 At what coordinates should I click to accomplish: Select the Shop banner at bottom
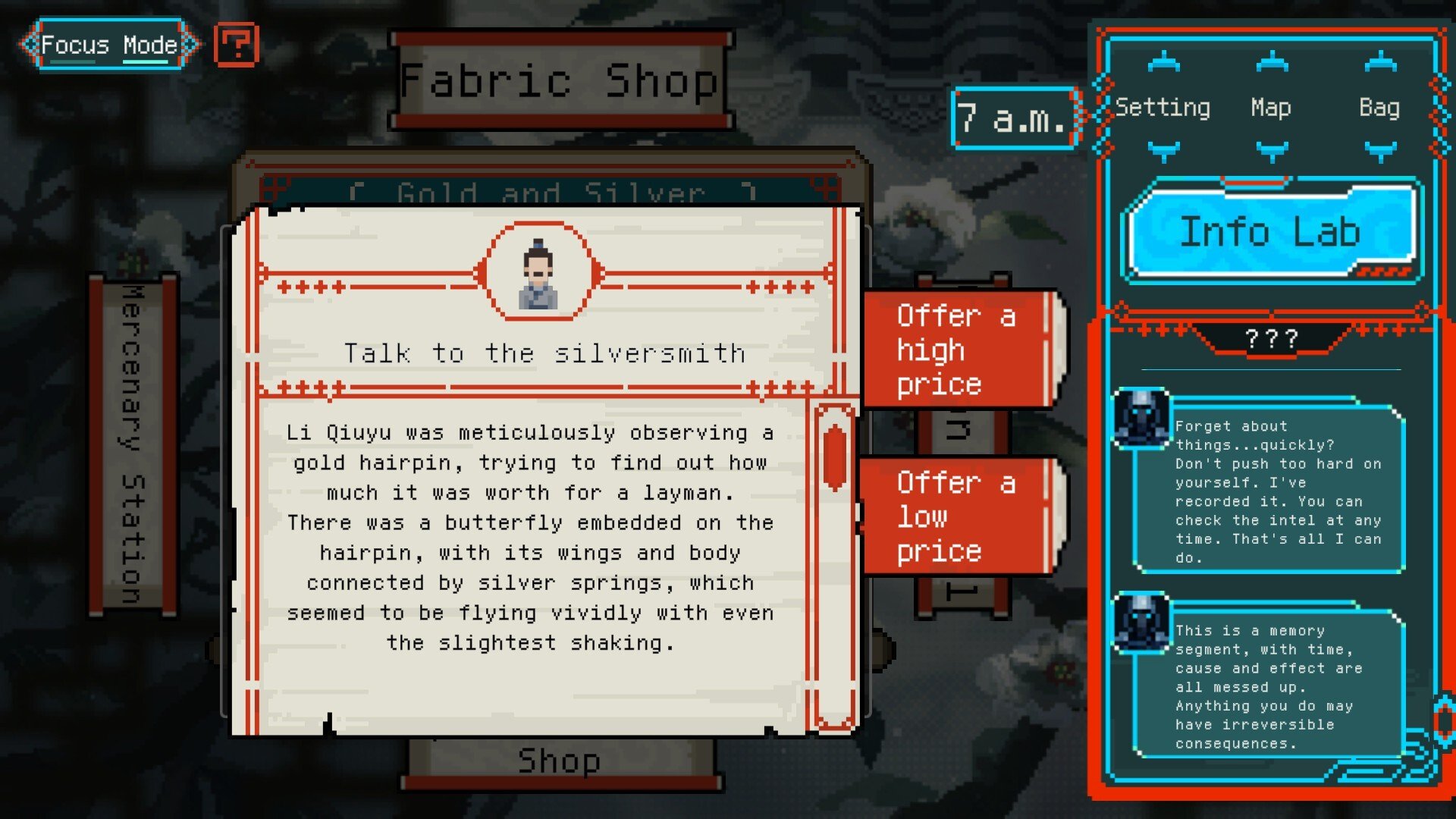click(x=560, y=761)
